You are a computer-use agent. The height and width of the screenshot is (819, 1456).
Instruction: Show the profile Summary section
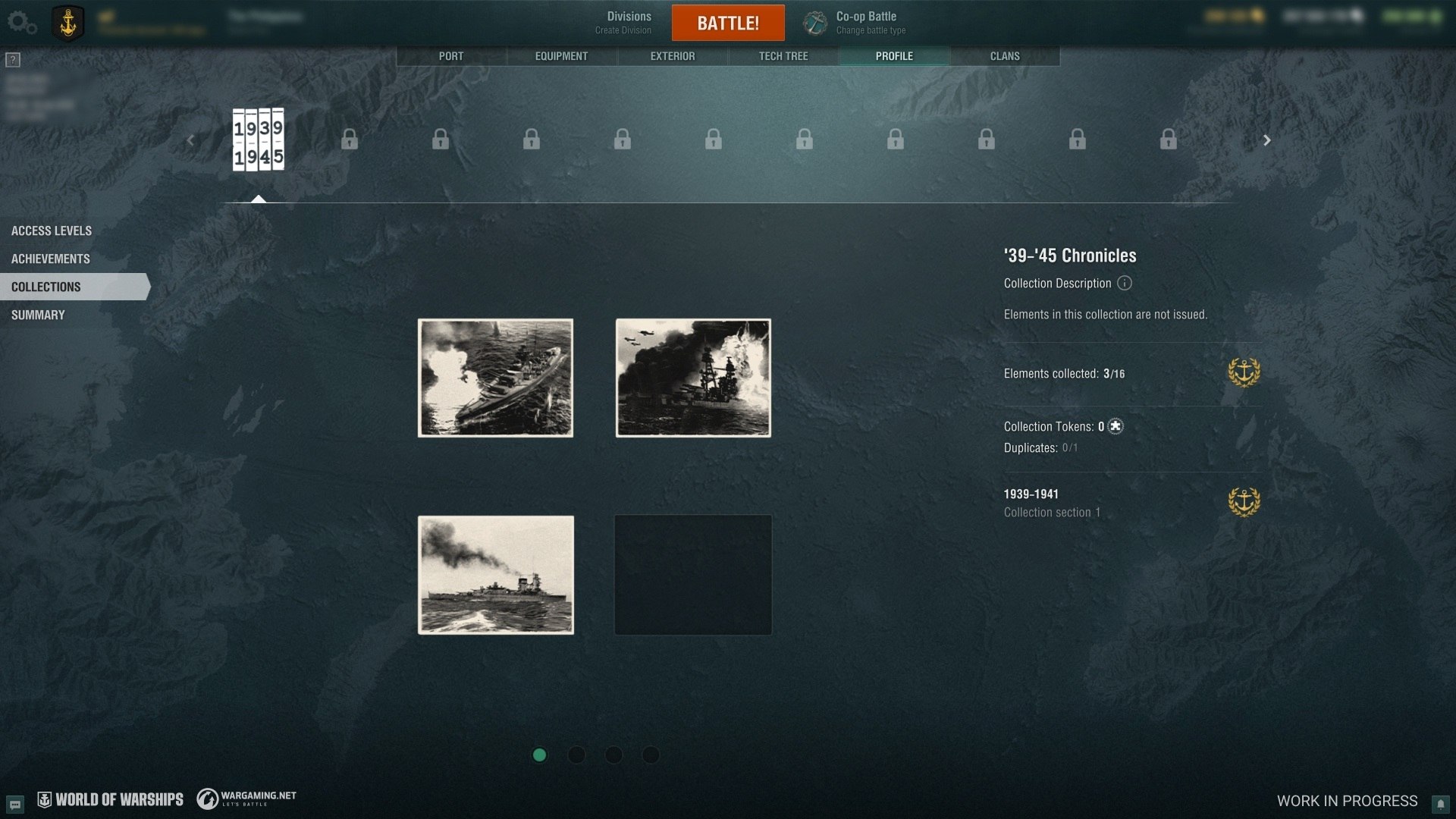point(38,315)
